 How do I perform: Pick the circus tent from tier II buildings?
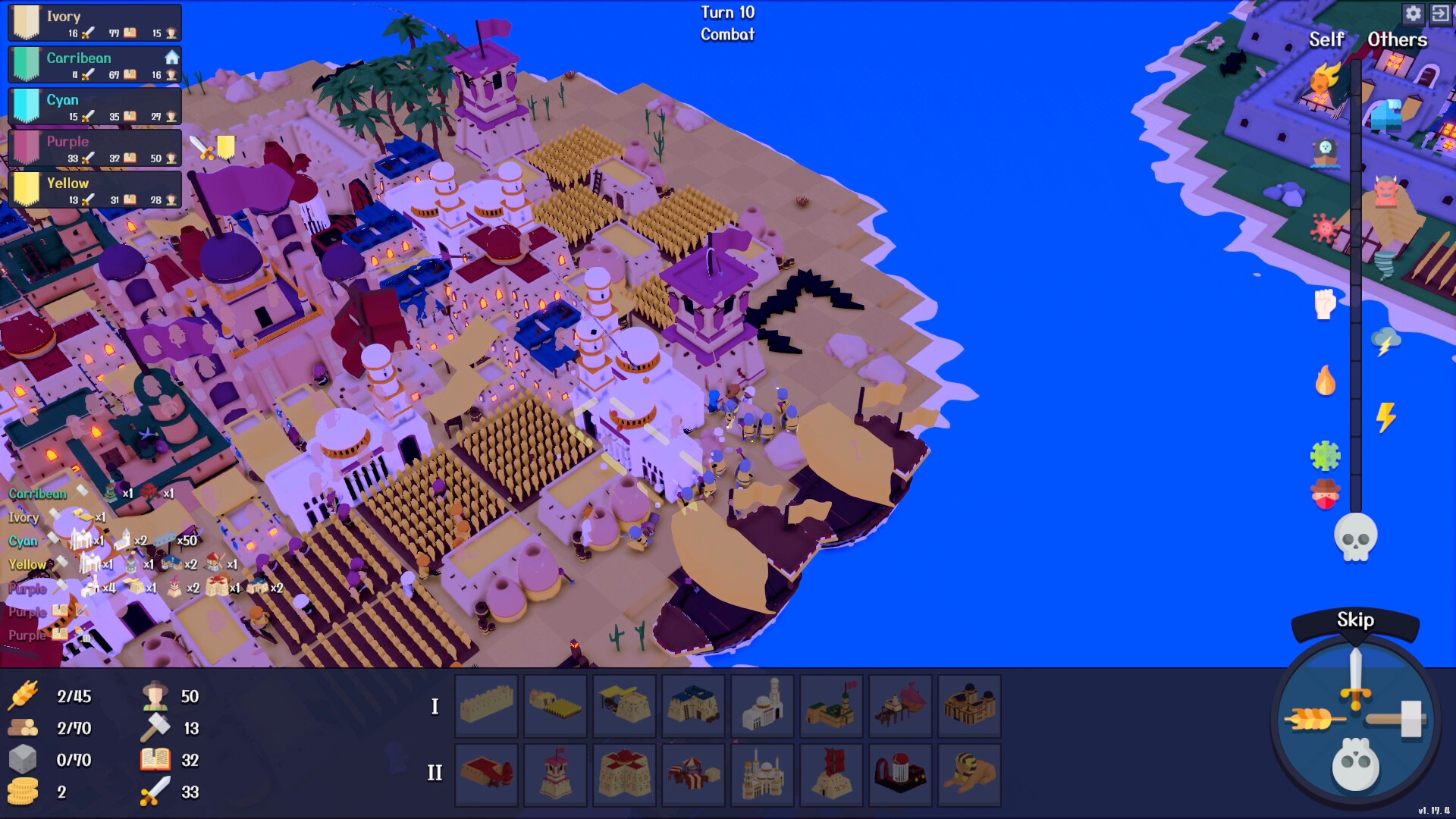click(693, 775)
